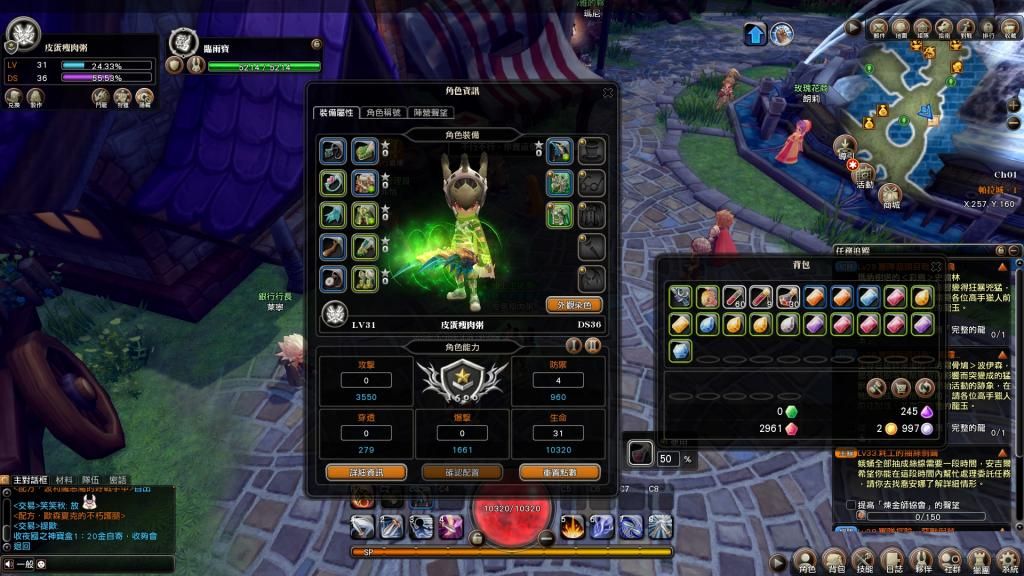Reset points with the 重置點數 button
The width and height of the screenshot is (1024, 576).
coord(546,471)
